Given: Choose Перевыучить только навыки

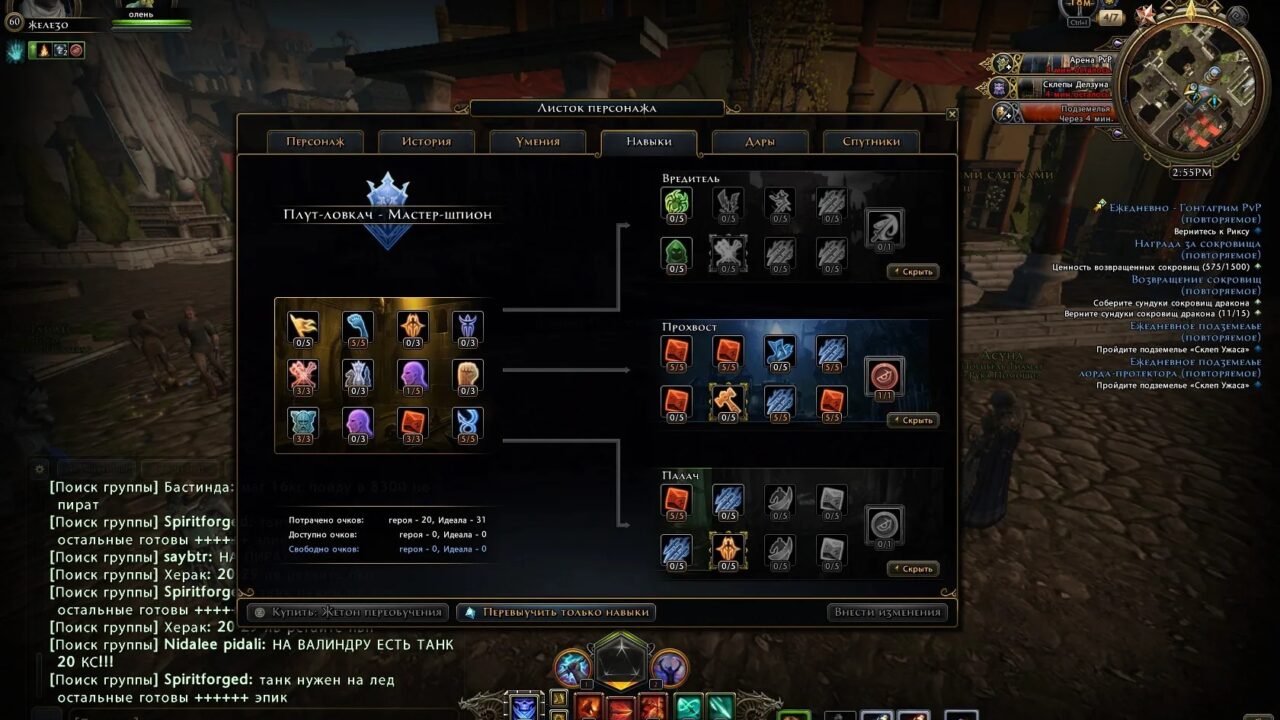Looking at the screenshot, I should (x=557, y=612).
